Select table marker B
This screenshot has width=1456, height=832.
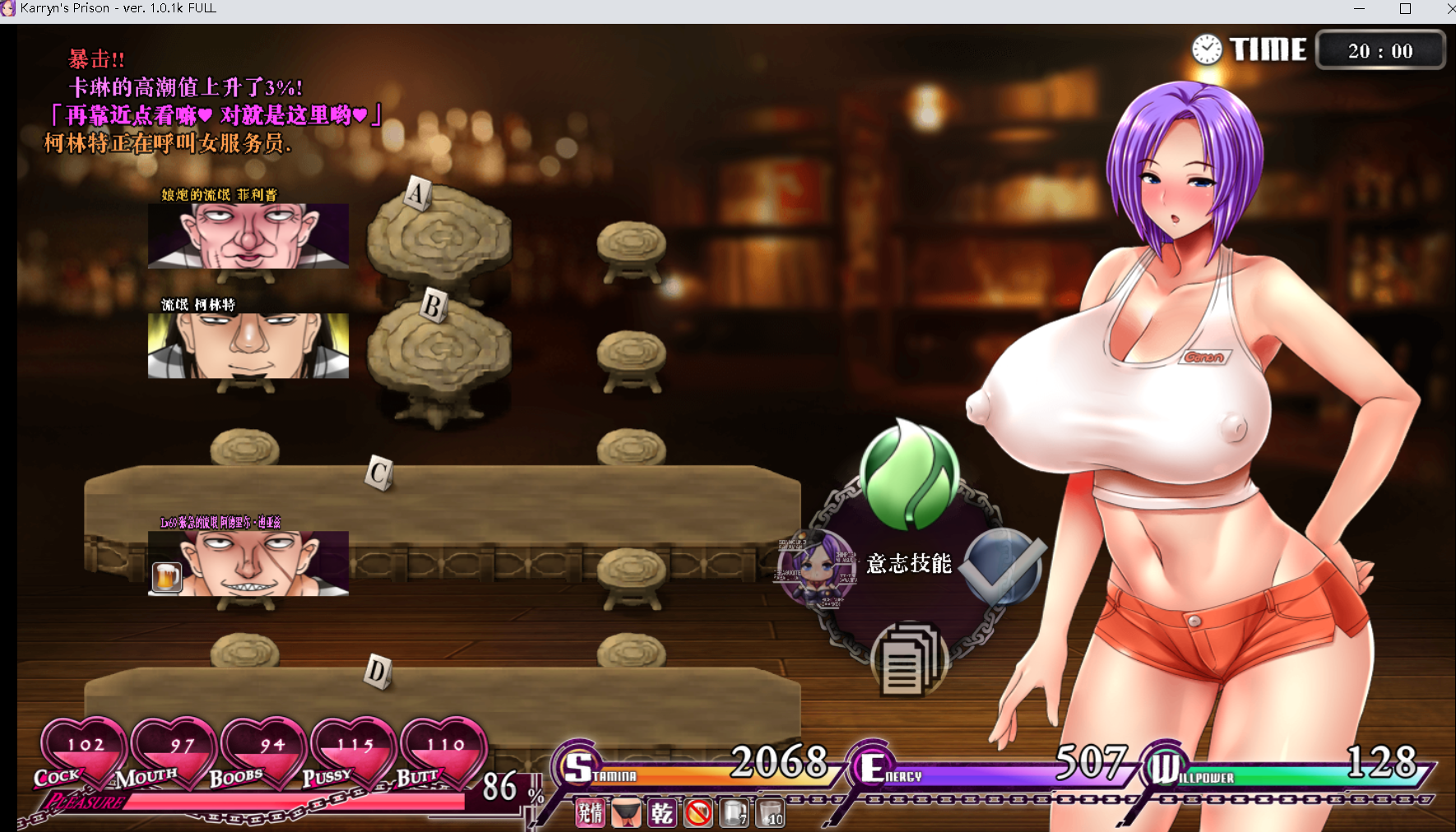pyautogui.click(x=433, y=306)
